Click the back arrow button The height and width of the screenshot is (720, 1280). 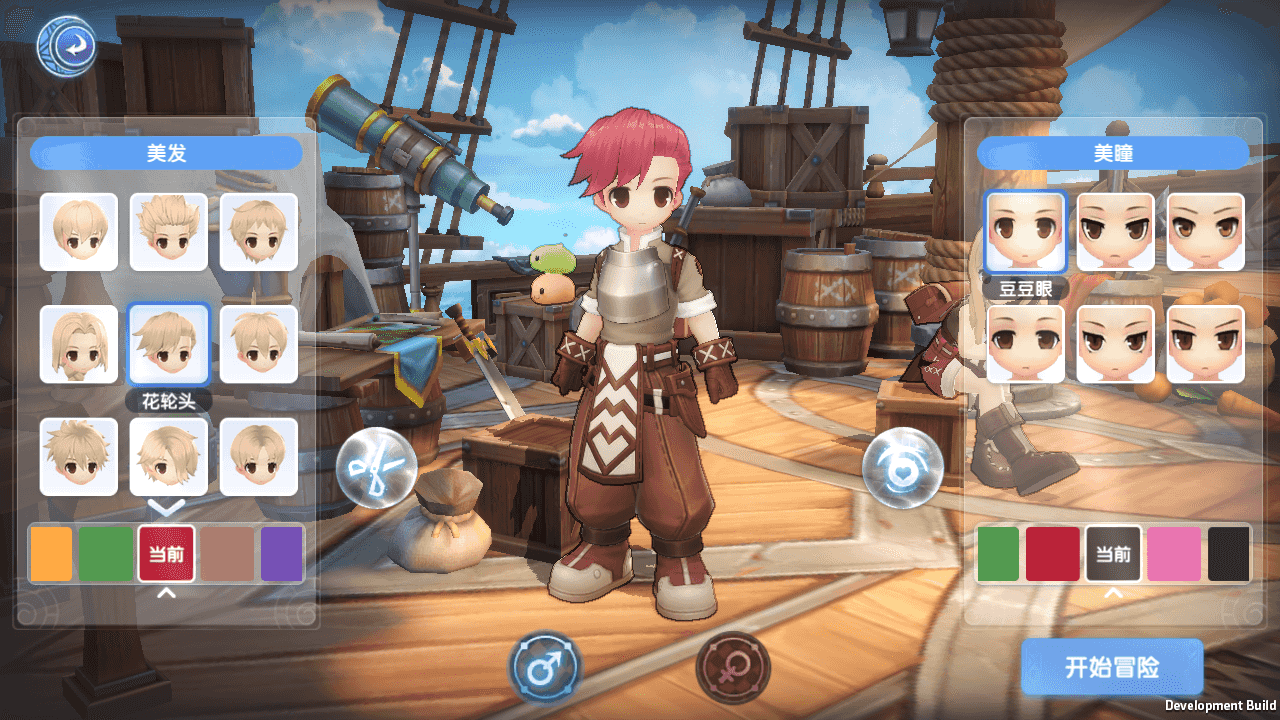[x=66, y=45]
